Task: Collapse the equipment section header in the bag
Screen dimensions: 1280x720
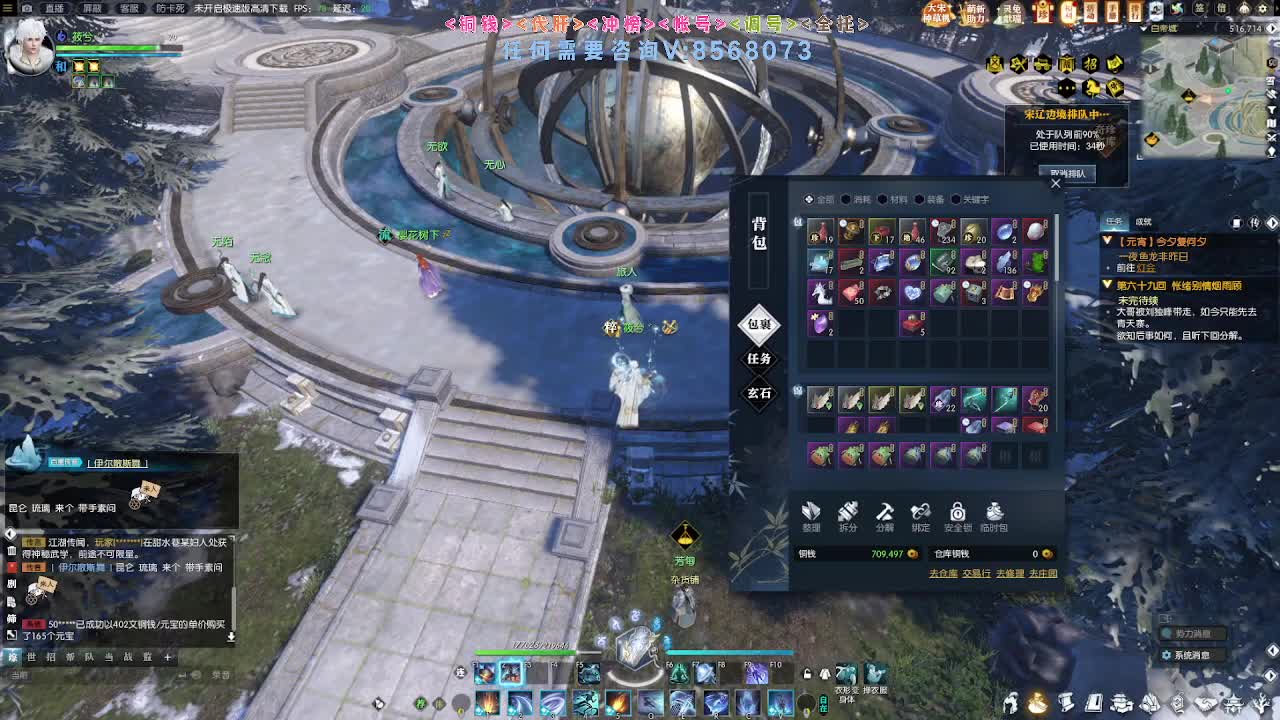Action: [x=797, y=391]
